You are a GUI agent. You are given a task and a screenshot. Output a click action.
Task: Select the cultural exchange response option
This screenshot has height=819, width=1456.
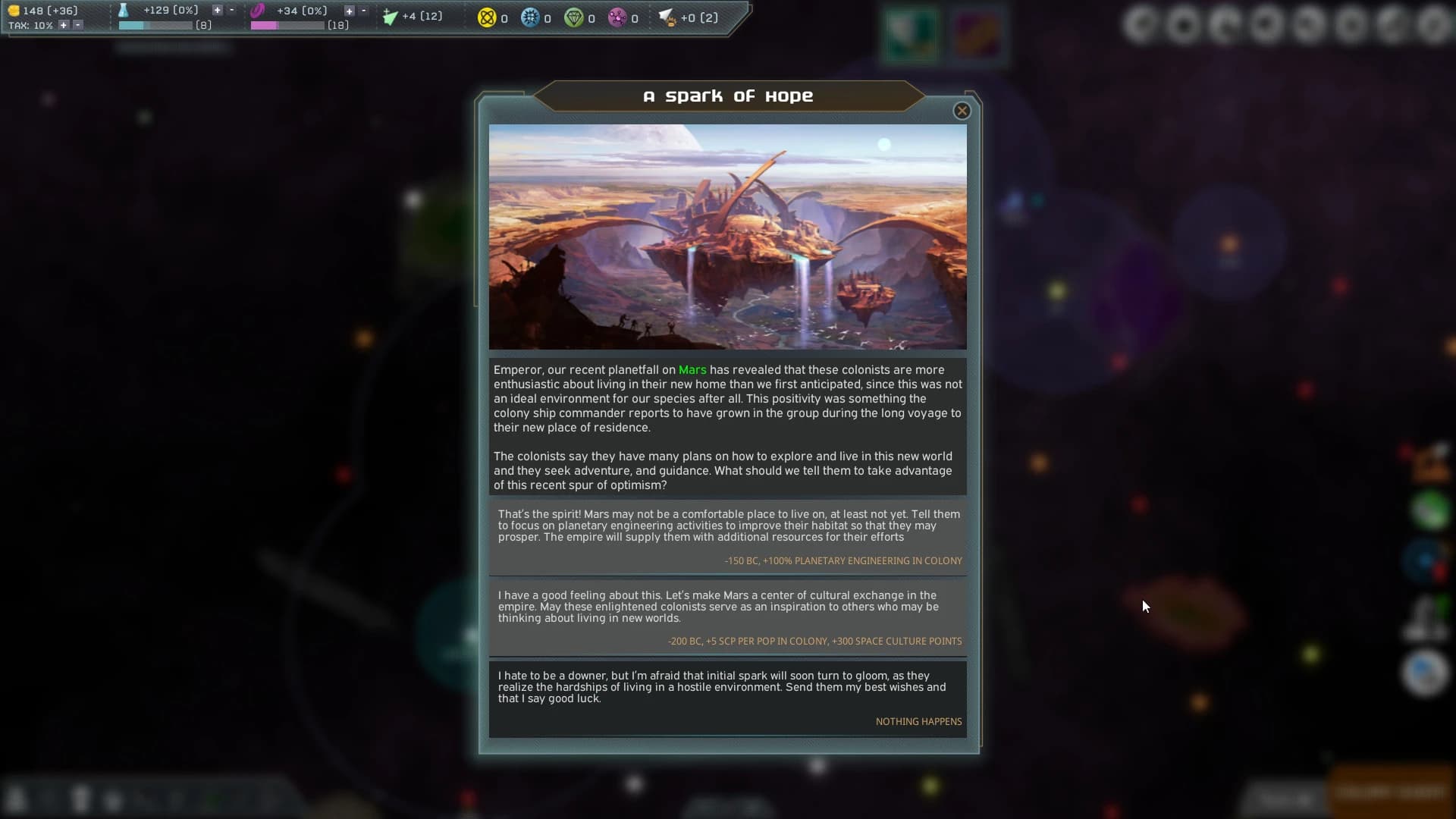tap(726, 616)
